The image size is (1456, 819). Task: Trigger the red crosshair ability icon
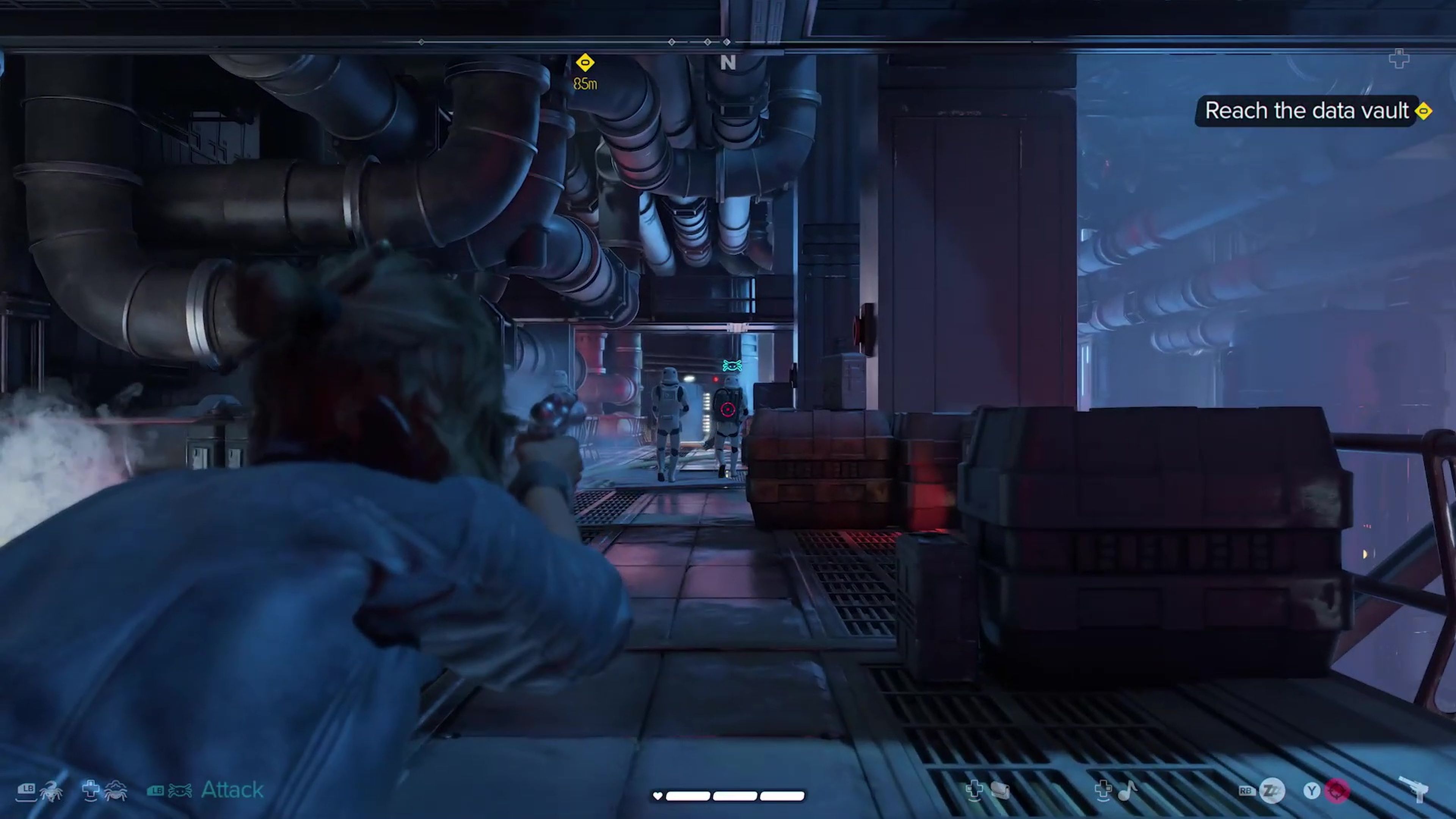pyautogui.click(x=1337, y=791)
